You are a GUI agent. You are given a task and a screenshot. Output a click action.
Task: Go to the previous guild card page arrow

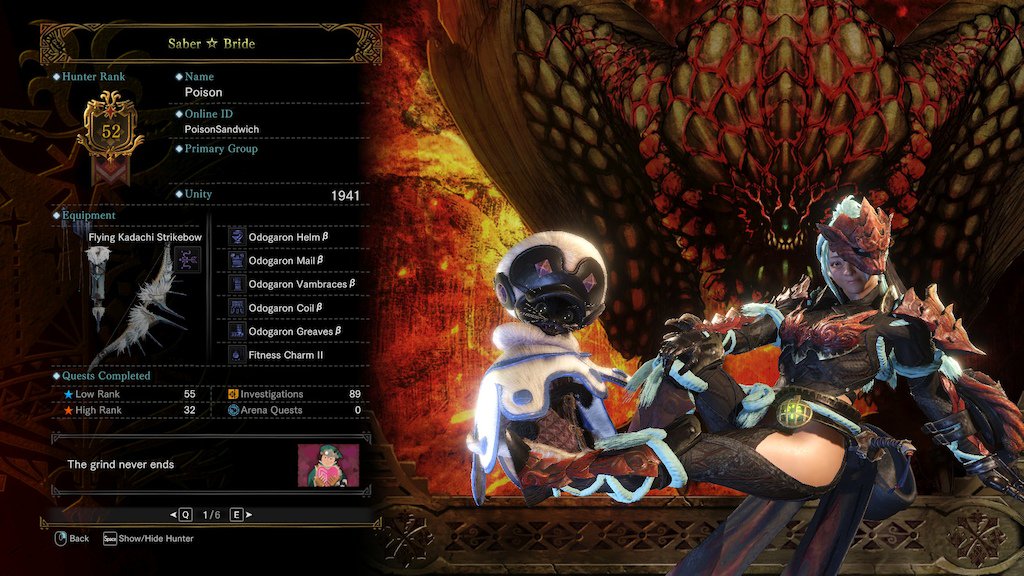click(x=173, y=514)
